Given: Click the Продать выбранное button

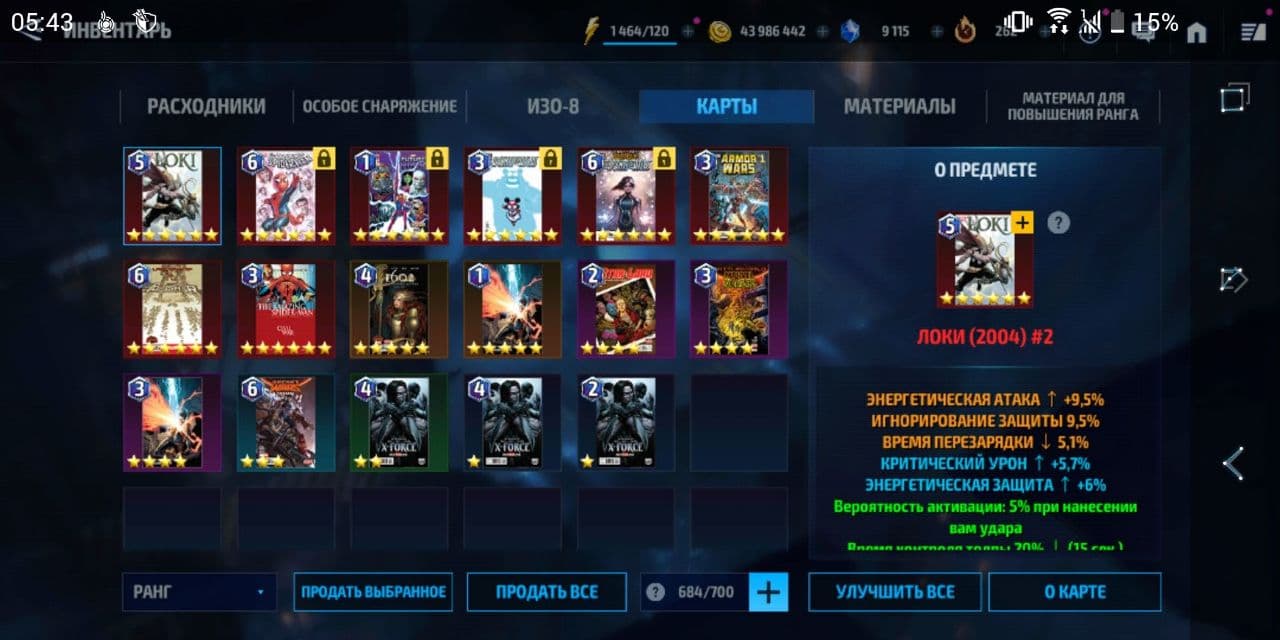Looking at the screenshot, I should [x=373, y=592].
